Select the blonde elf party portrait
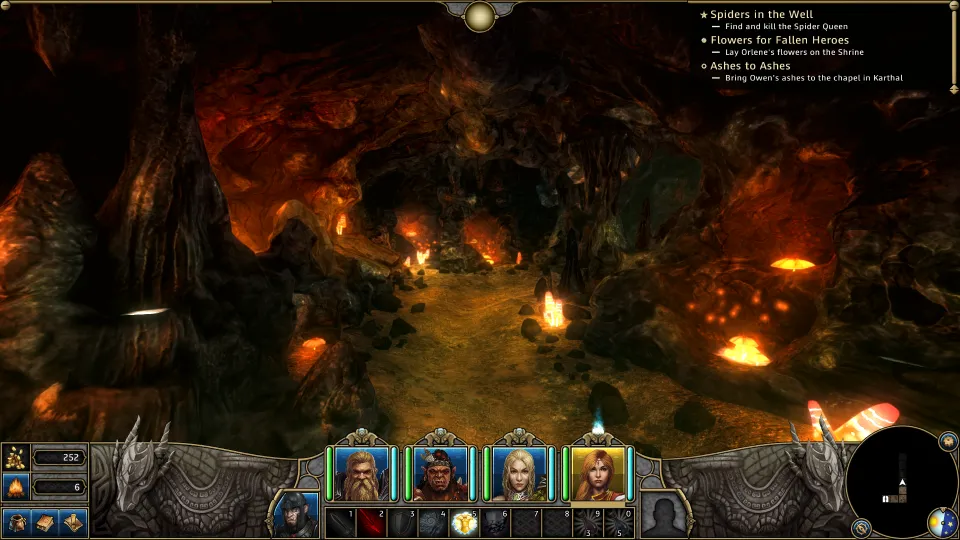 (519, 473)
